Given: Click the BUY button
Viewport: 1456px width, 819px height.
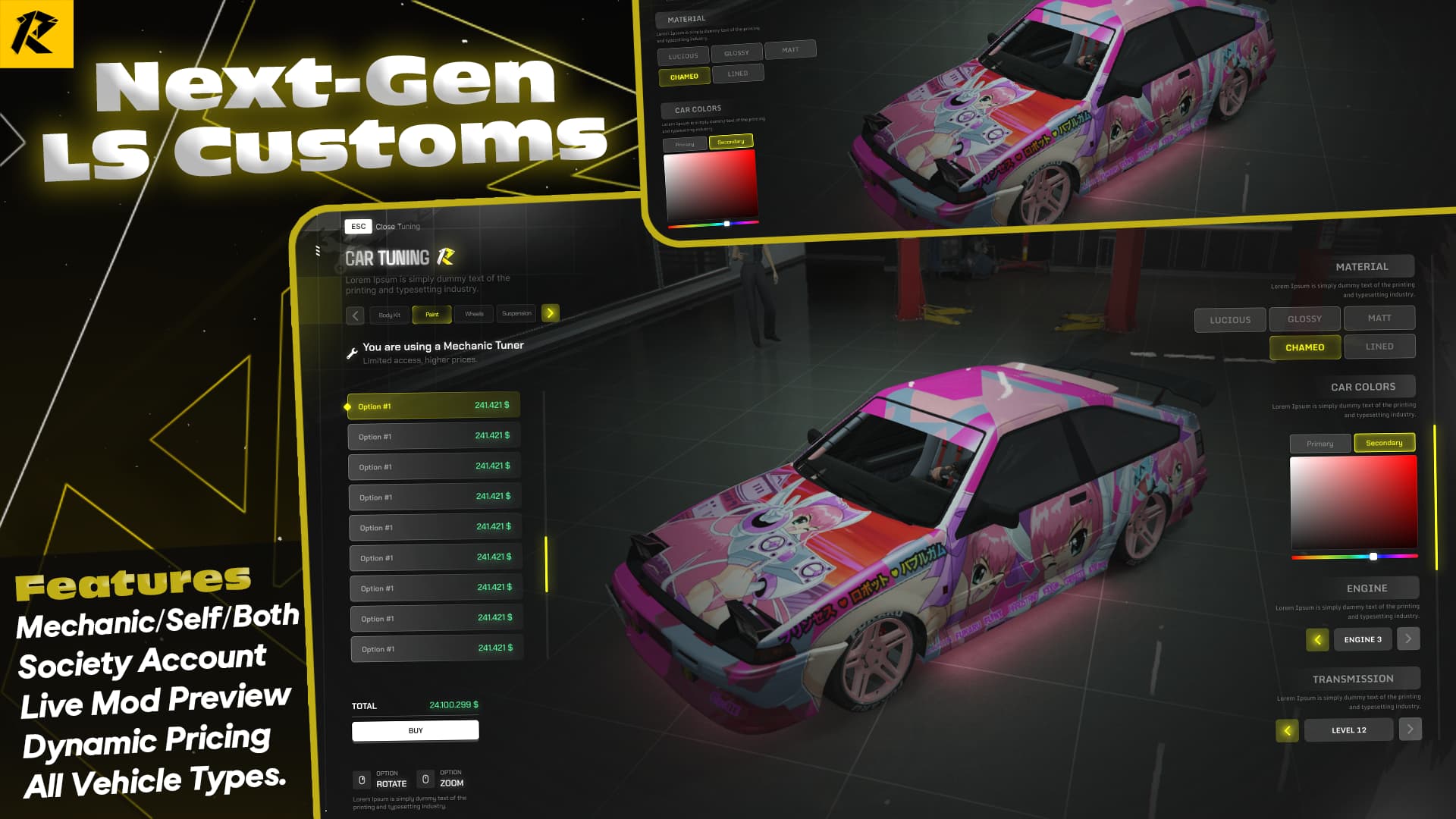Looking at the screenshot, I should click(x=414, y=730).
